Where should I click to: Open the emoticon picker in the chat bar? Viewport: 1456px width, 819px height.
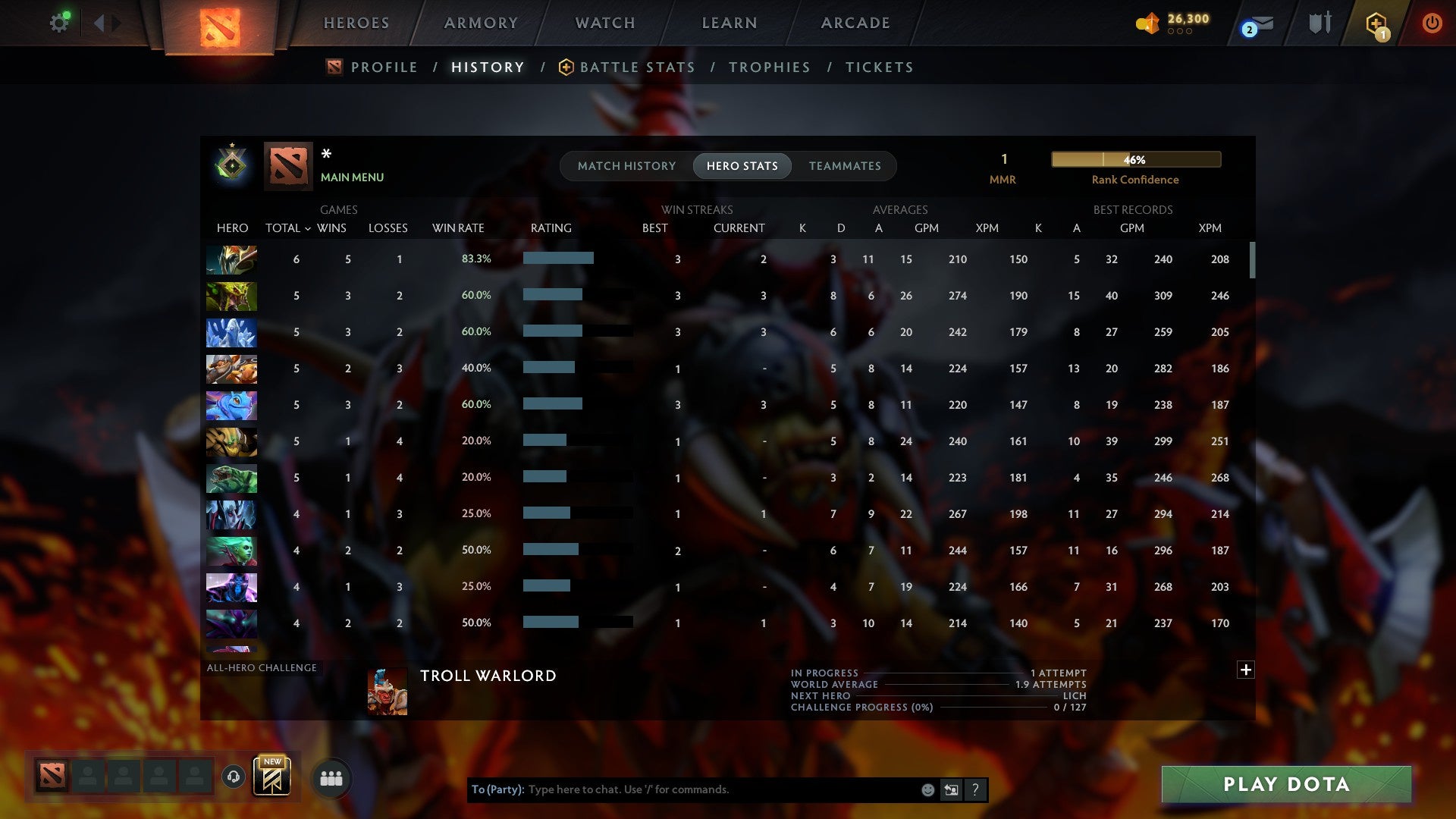click(x=927, y=789)
